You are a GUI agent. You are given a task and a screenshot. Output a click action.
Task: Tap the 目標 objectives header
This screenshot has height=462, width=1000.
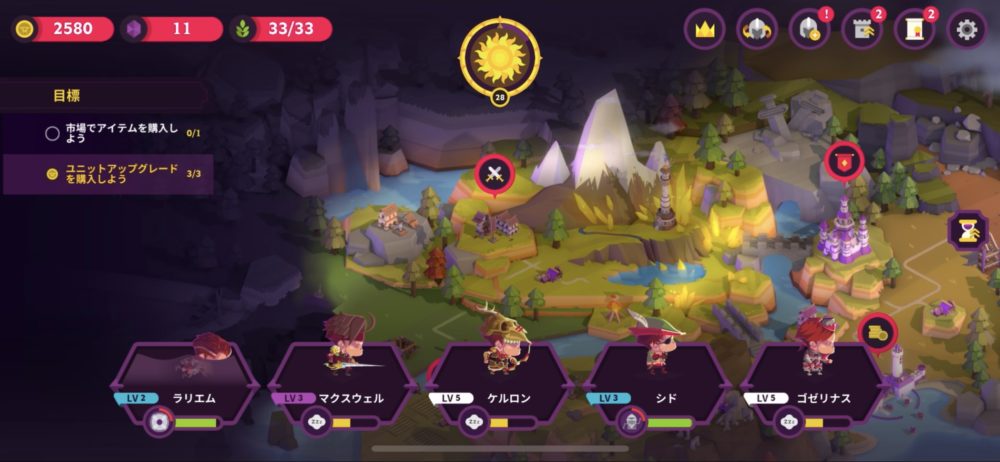[67, 96]
